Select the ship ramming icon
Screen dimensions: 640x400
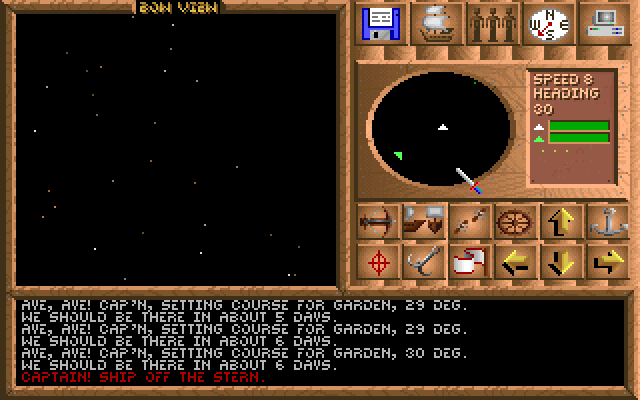point(423,221)
